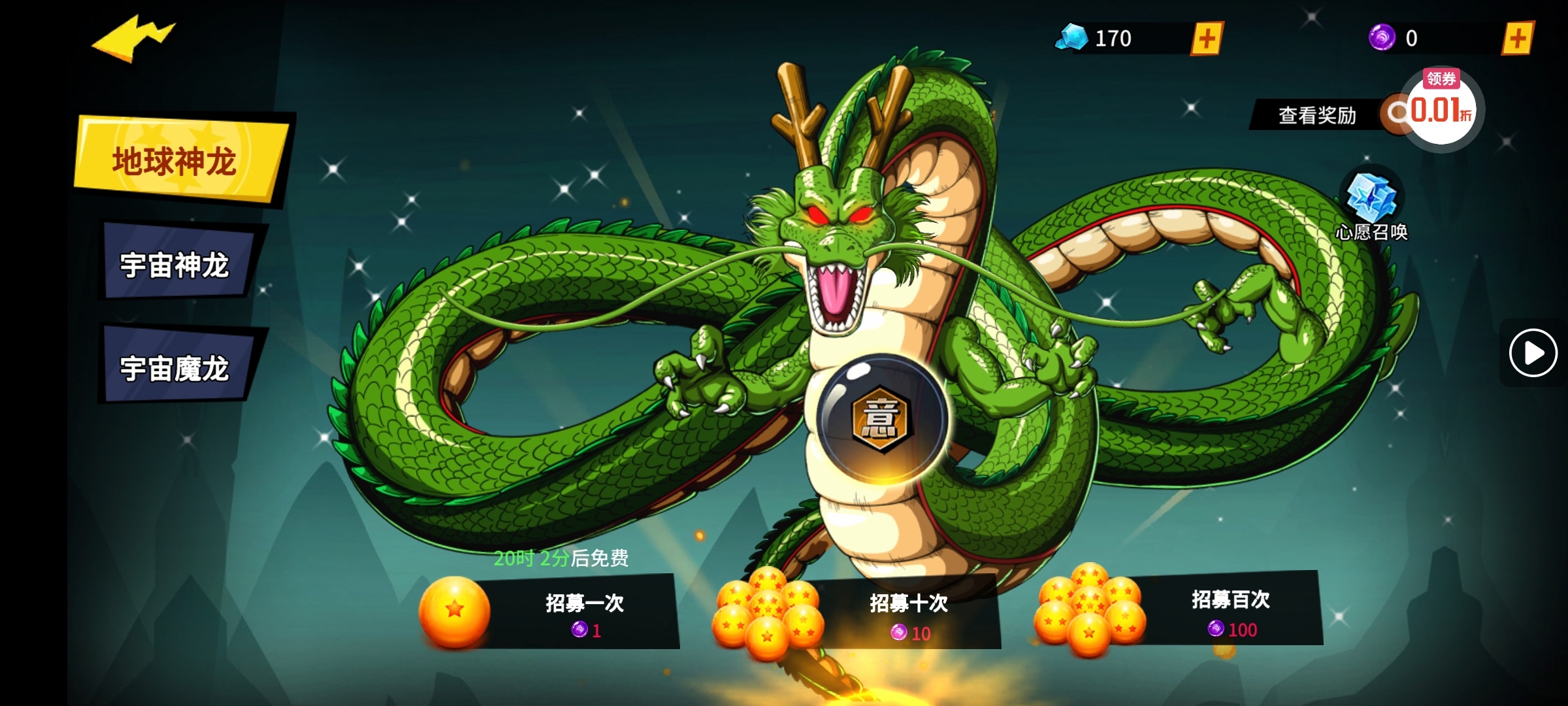The image size is (1568, 706).
Task: Open the 宇宙魔龙 tab
Action: click(175, 368)
